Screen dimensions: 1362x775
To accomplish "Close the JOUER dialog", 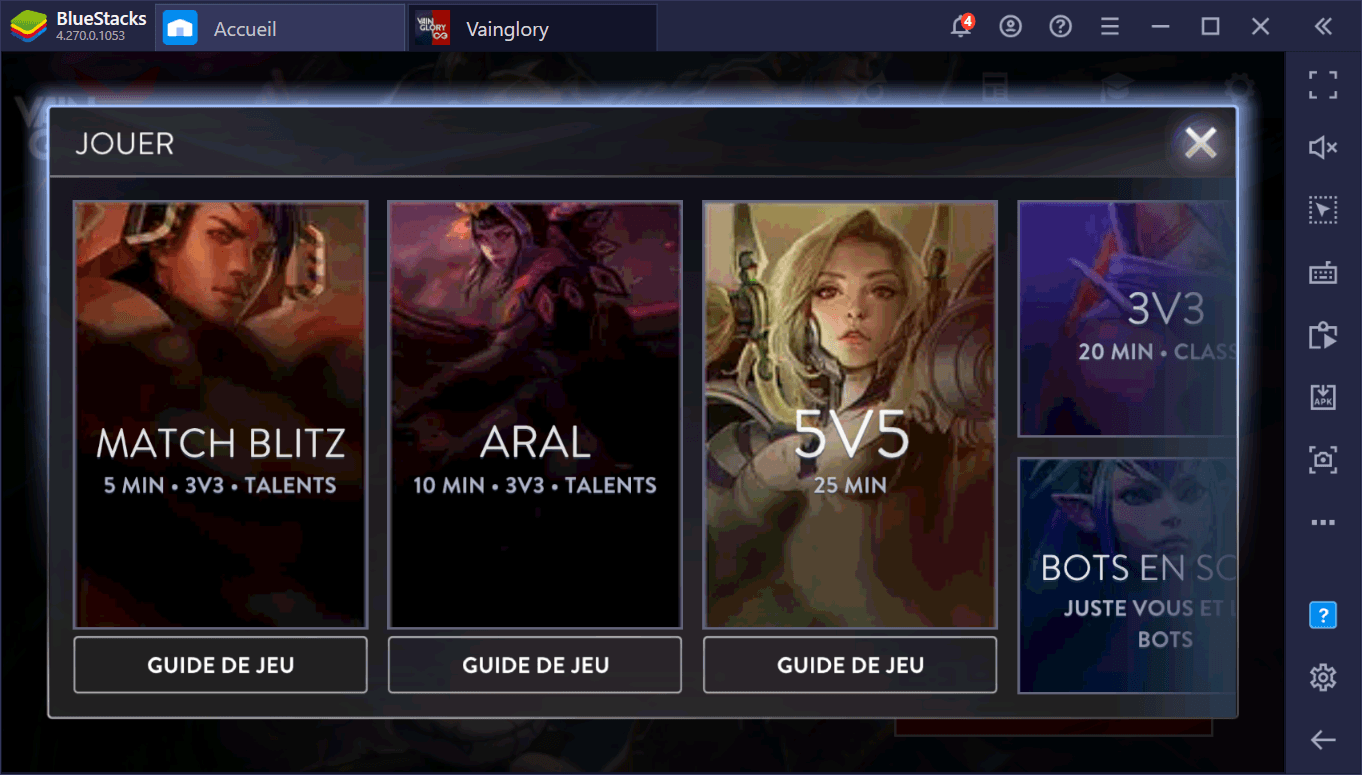I will click(1199, 142).
